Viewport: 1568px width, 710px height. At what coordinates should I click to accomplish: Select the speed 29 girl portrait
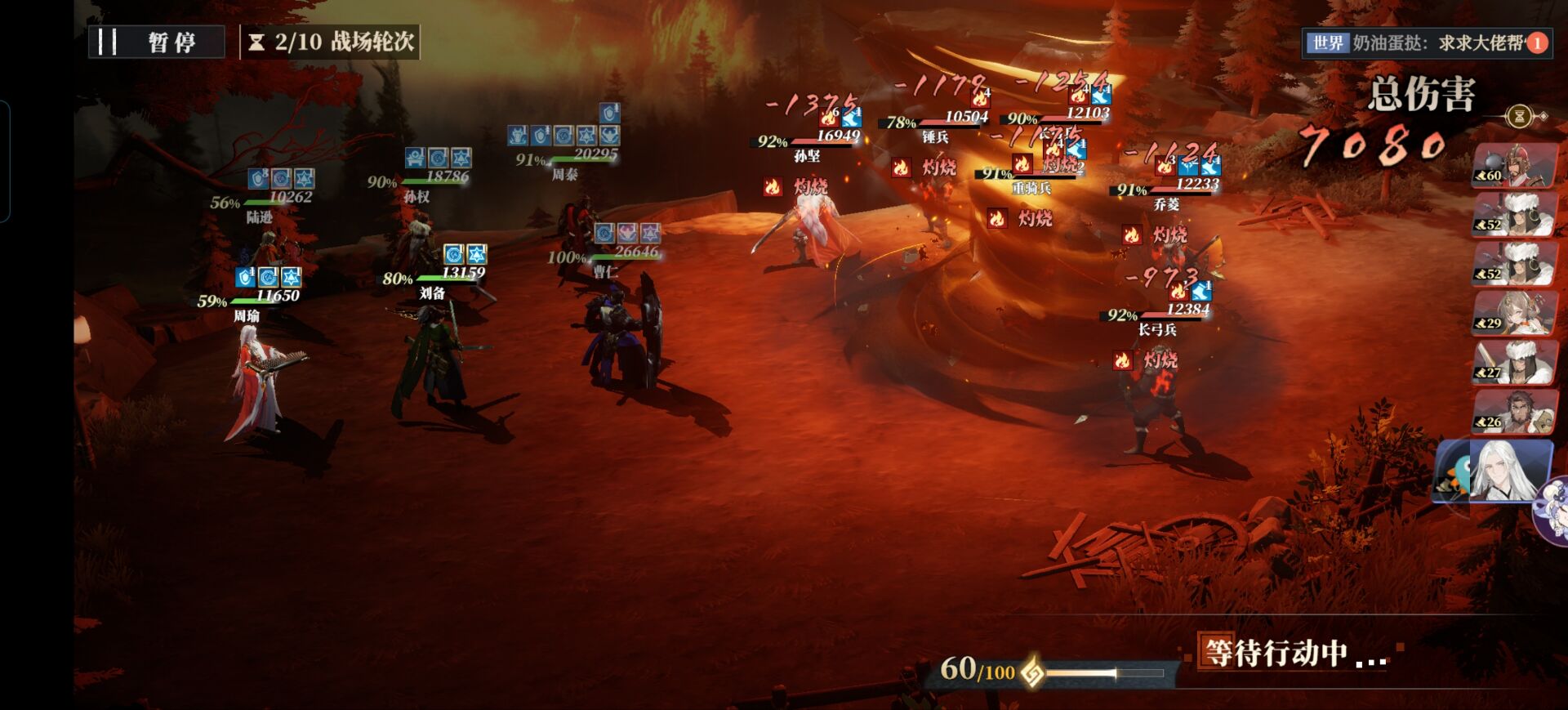[x=1513, y=313]
